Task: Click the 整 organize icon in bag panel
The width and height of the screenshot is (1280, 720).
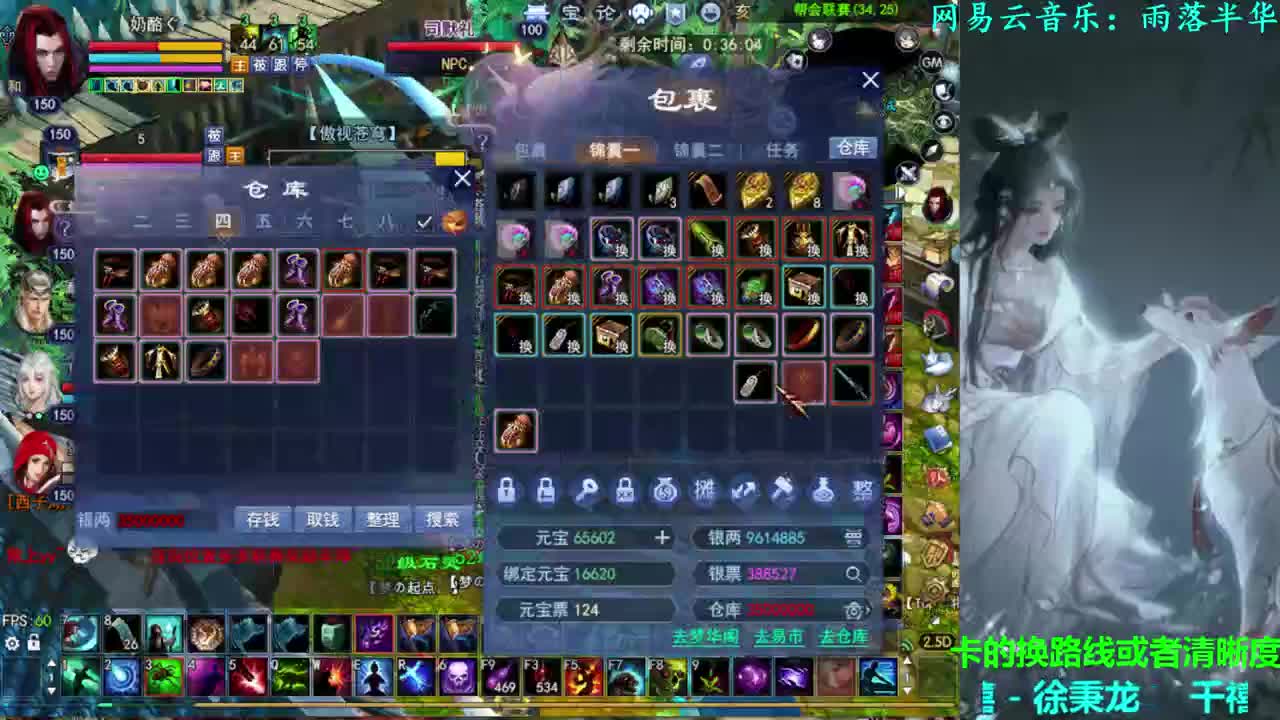Action: [x=862, y=491]
